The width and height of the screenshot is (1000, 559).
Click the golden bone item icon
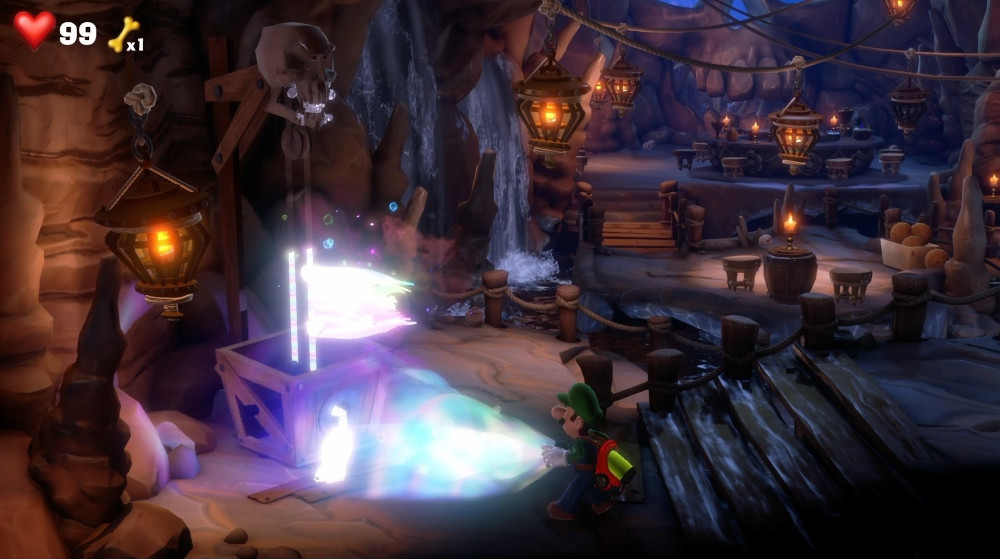(123, 33)
